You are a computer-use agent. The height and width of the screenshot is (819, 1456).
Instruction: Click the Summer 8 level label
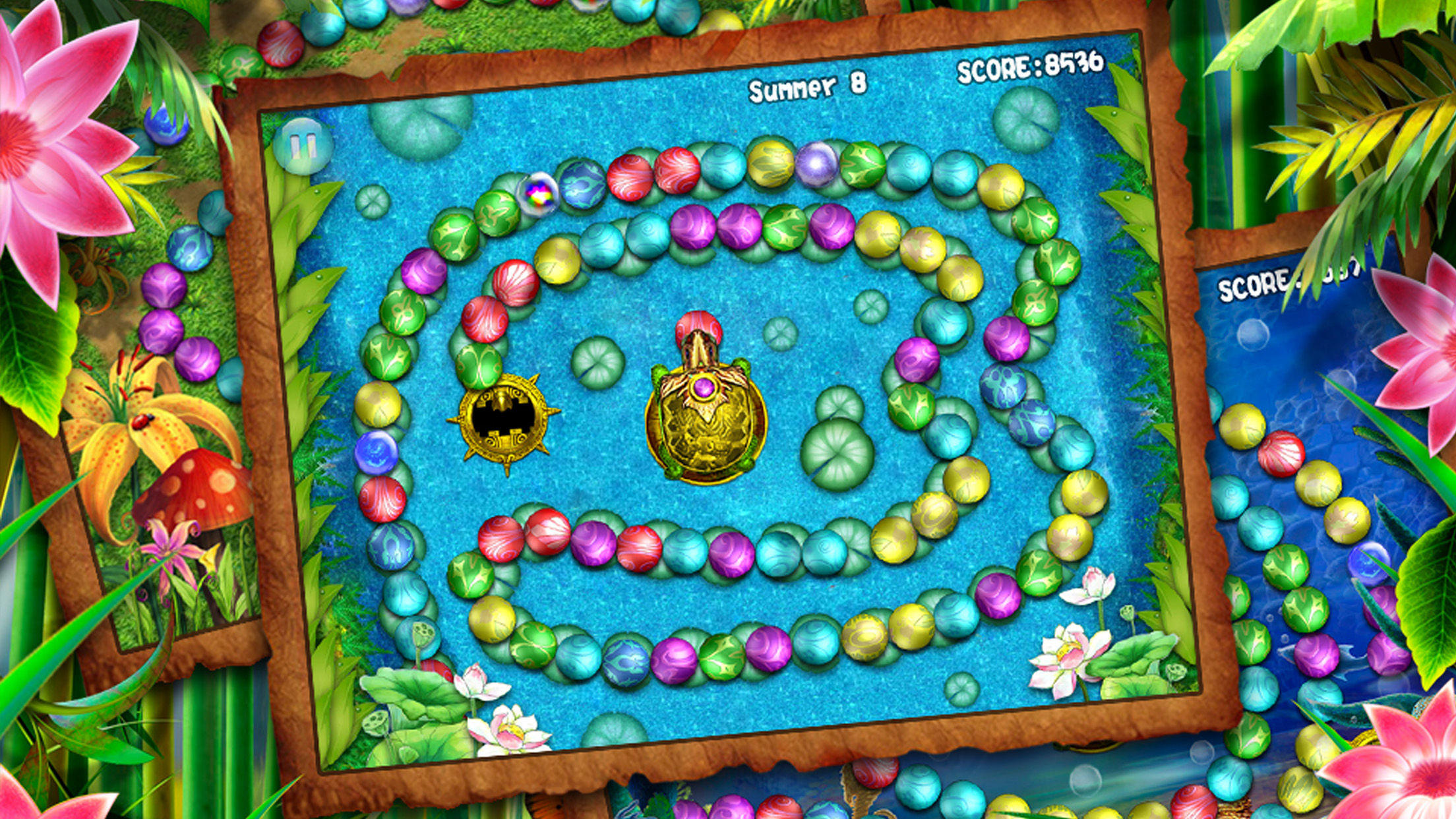tap(810, 86)
